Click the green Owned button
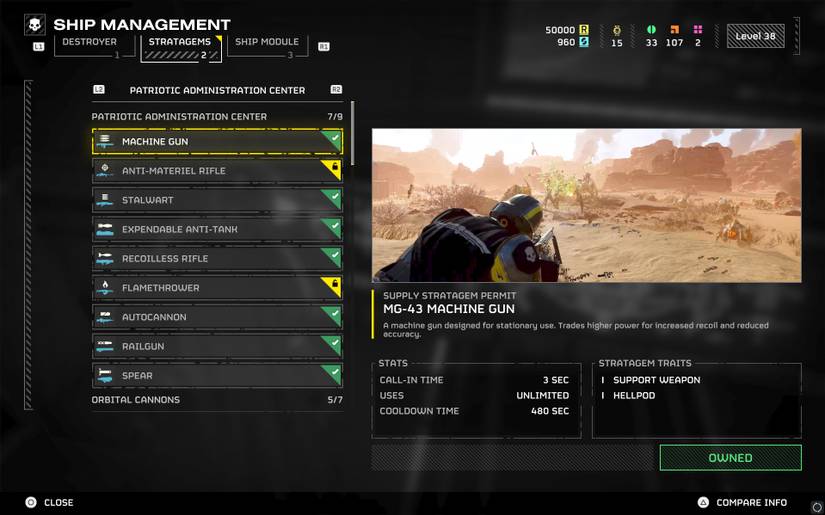 [x=730, y=458]
